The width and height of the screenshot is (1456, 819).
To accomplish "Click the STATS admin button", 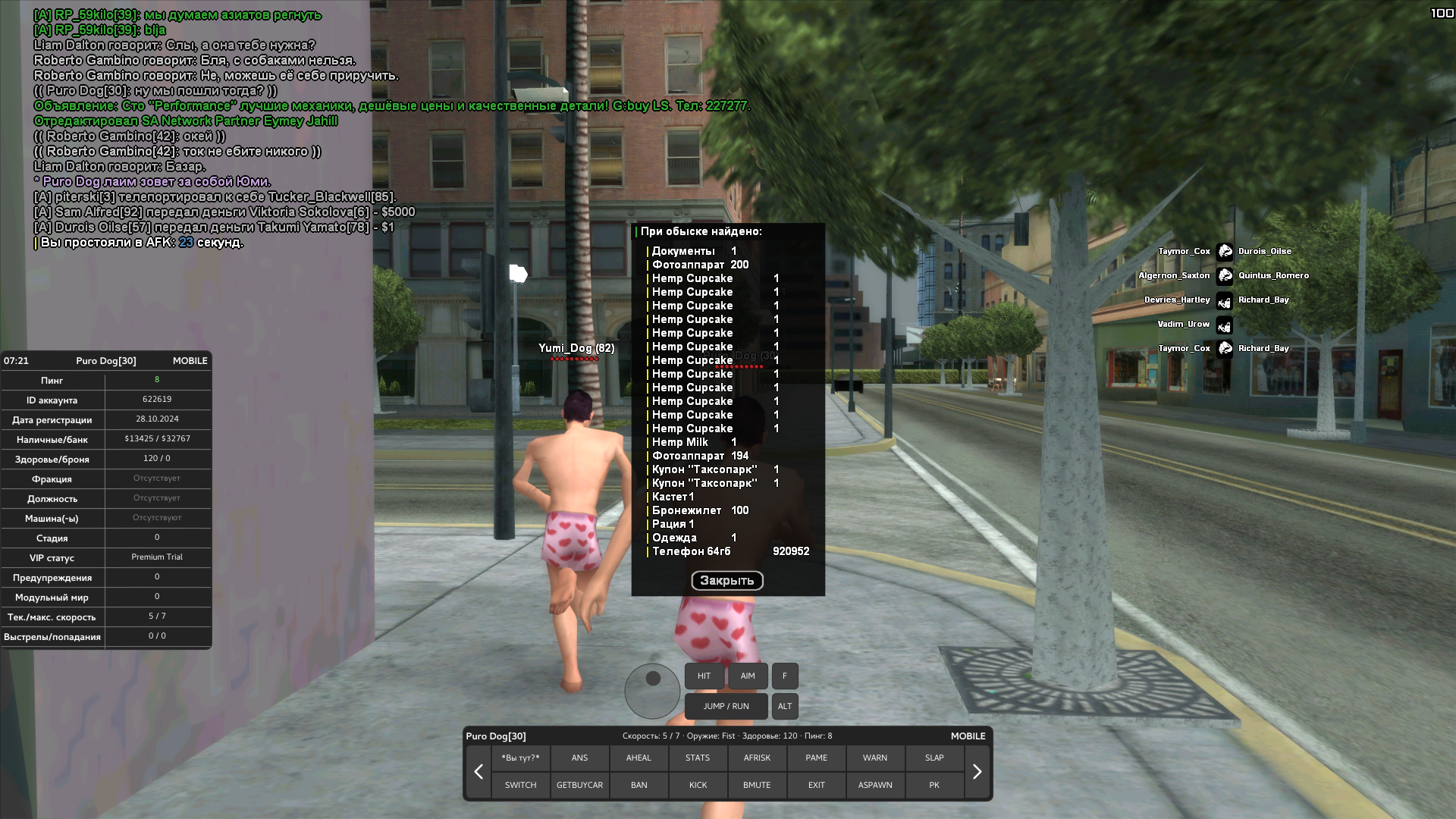I will [698, 758].
